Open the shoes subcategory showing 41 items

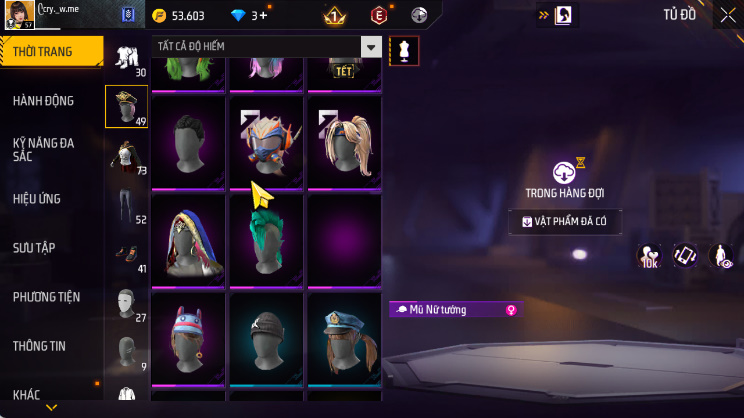point(126,254)
